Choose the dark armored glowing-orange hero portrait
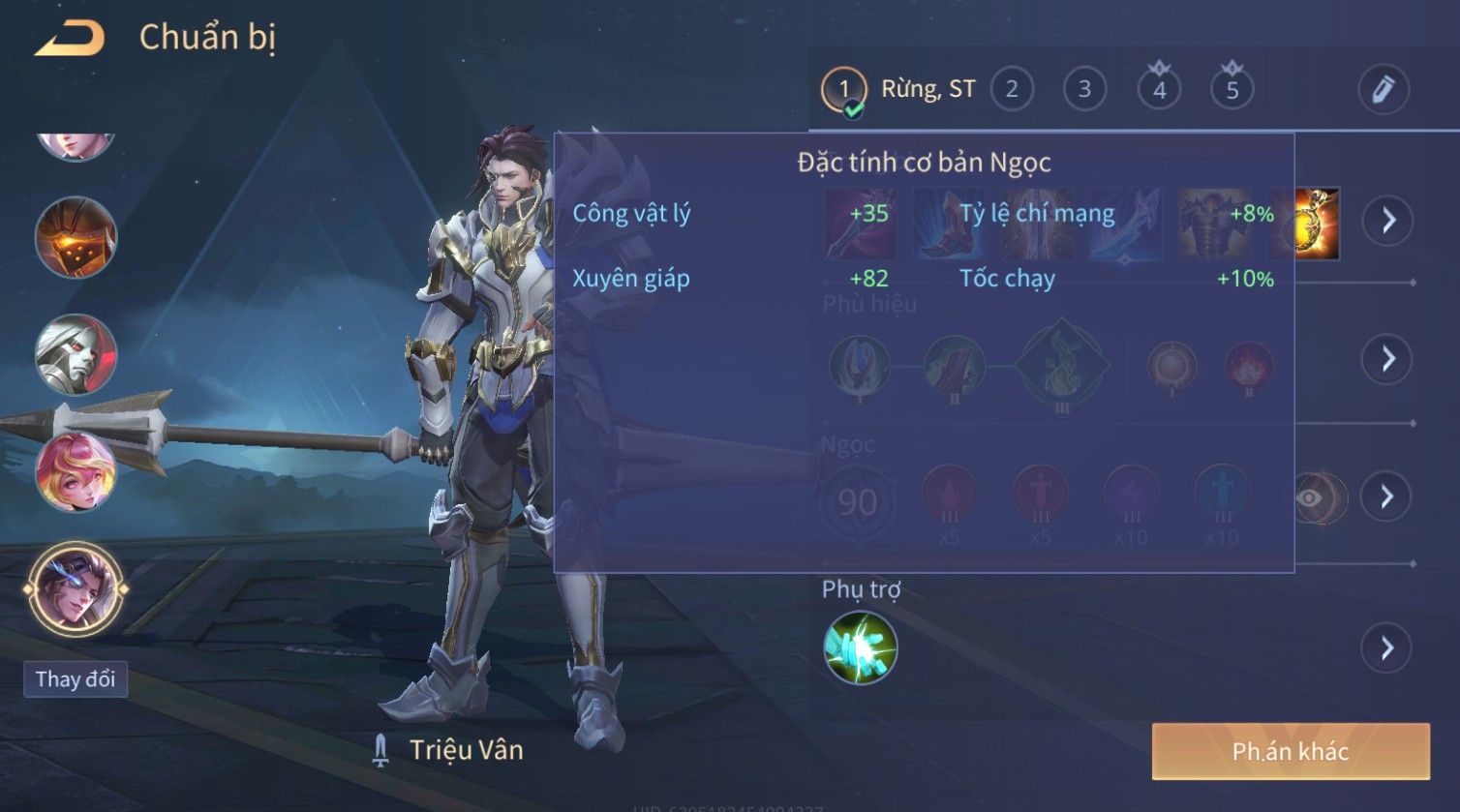 (76, 237)
